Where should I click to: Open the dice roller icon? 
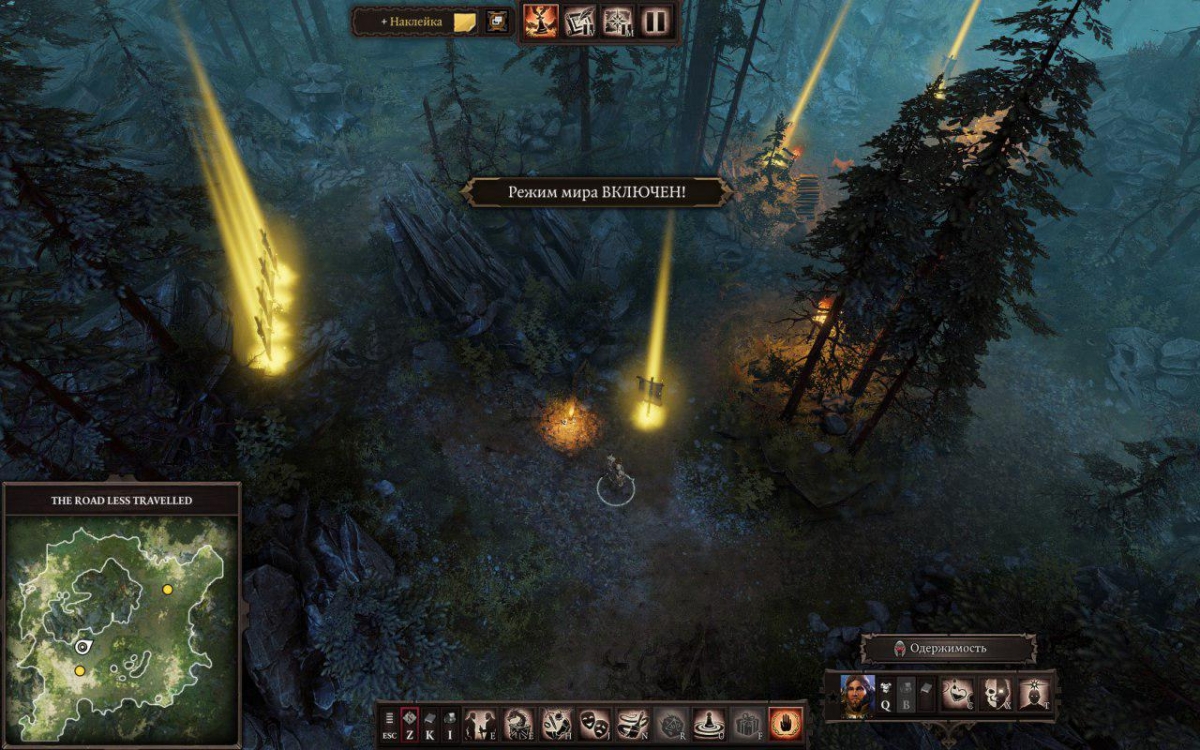pyautogui.click(x=671, y=722)
